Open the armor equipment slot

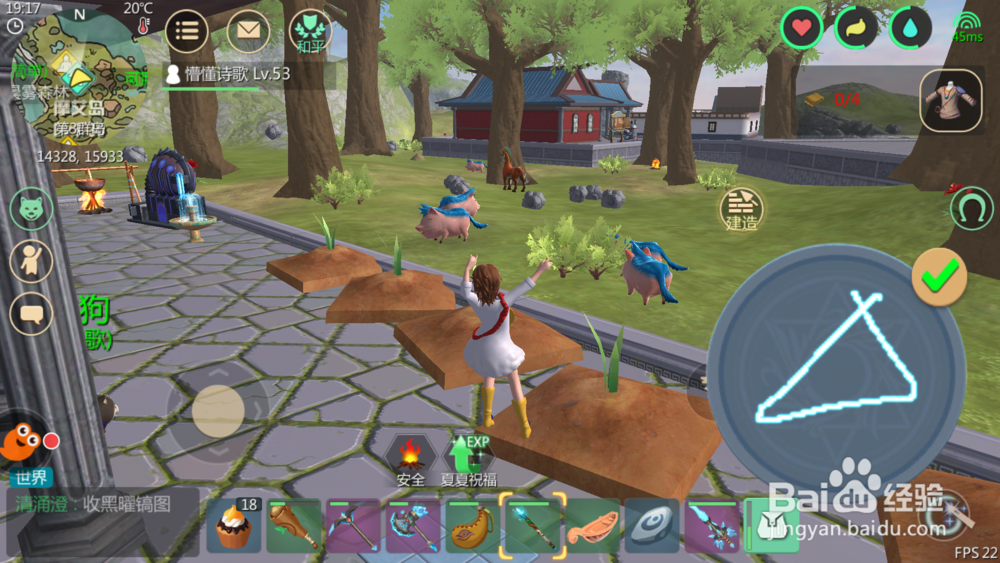click(x=951, y=100)
